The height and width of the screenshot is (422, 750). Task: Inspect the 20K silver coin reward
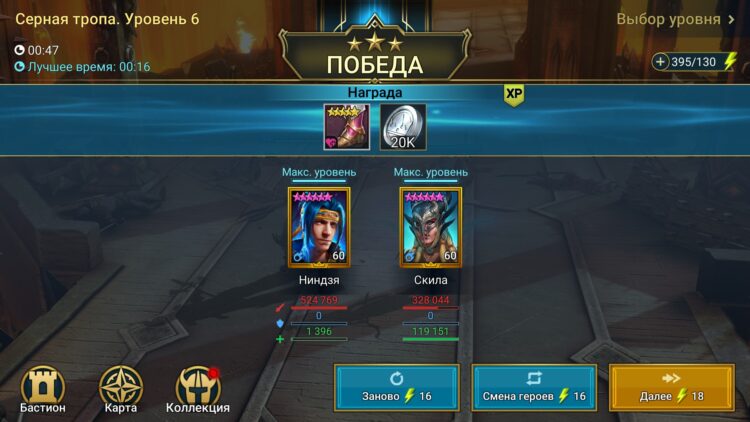click(403, 126)
